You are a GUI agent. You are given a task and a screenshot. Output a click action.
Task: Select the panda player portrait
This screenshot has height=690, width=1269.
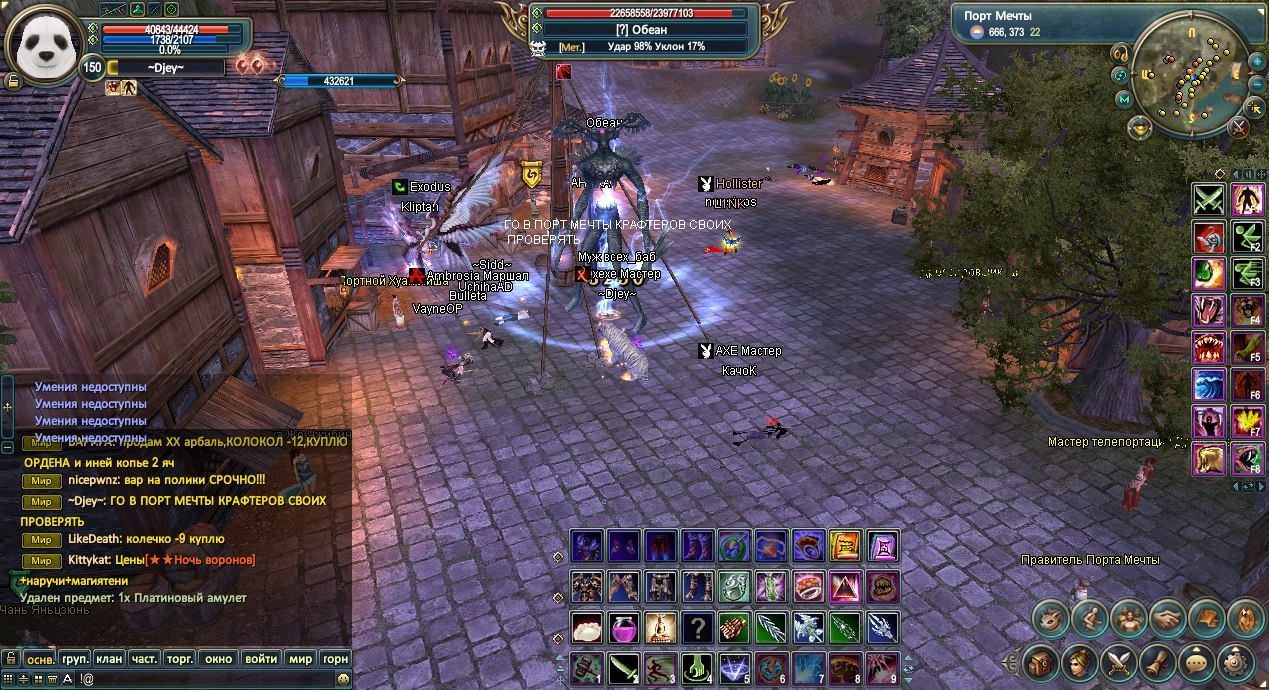click(45, 42)
